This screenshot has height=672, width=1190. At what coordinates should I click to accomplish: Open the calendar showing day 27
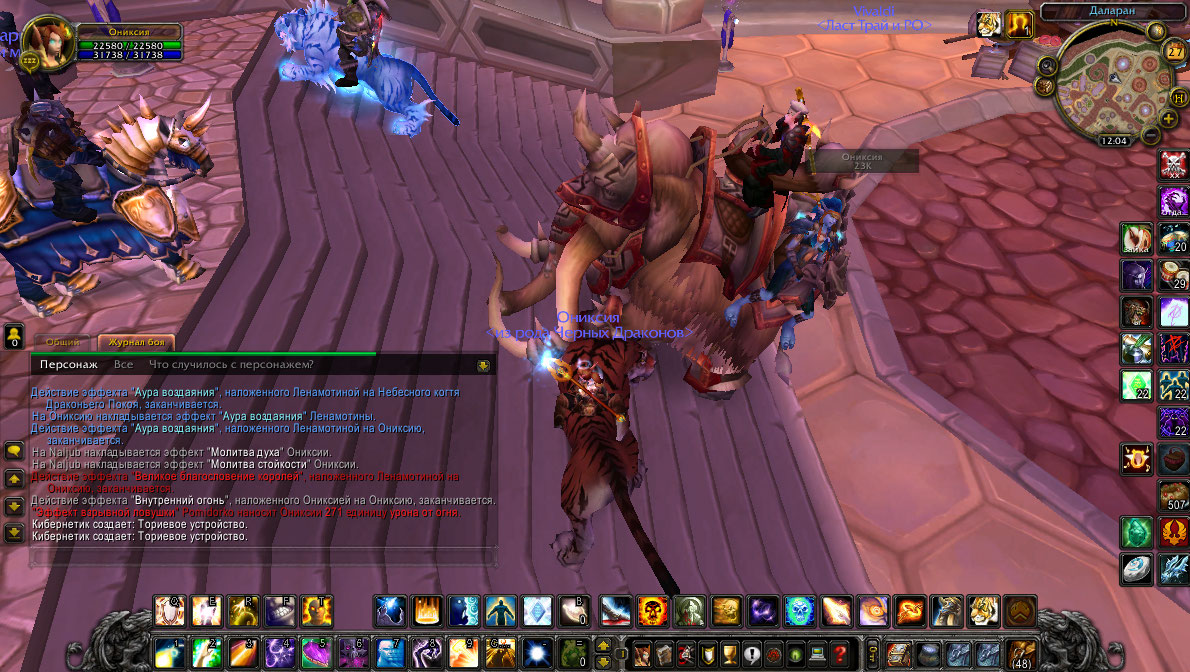[x=1175, y=51]
